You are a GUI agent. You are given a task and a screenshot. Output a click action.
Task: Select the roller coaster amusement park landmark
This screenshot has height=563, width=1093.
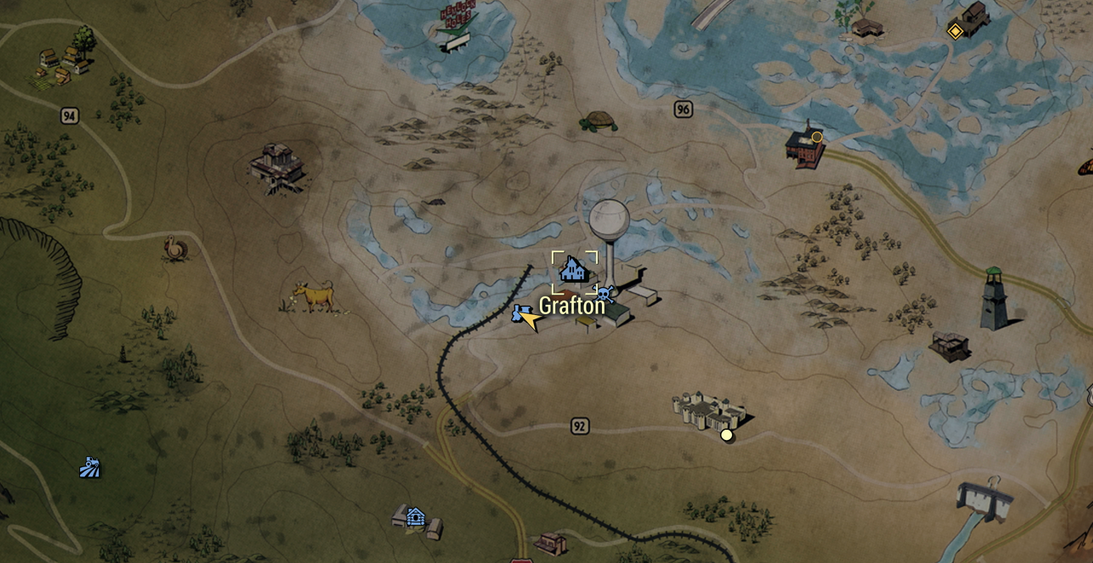pos(455,25)
